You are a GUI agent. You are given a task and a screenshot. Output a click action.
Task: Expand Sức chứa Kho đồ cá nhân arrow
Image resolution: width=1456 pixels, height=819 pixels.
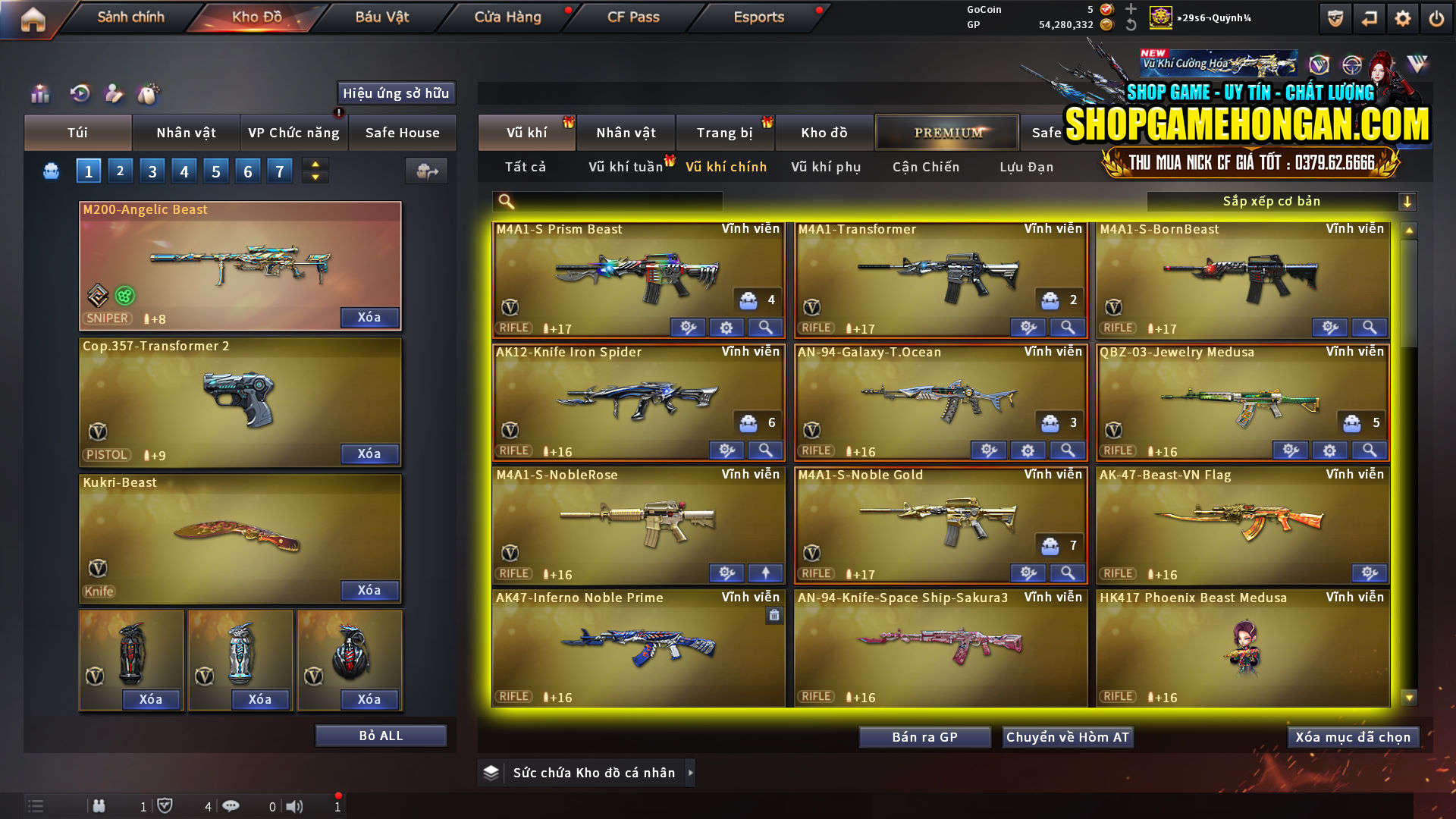691,772
